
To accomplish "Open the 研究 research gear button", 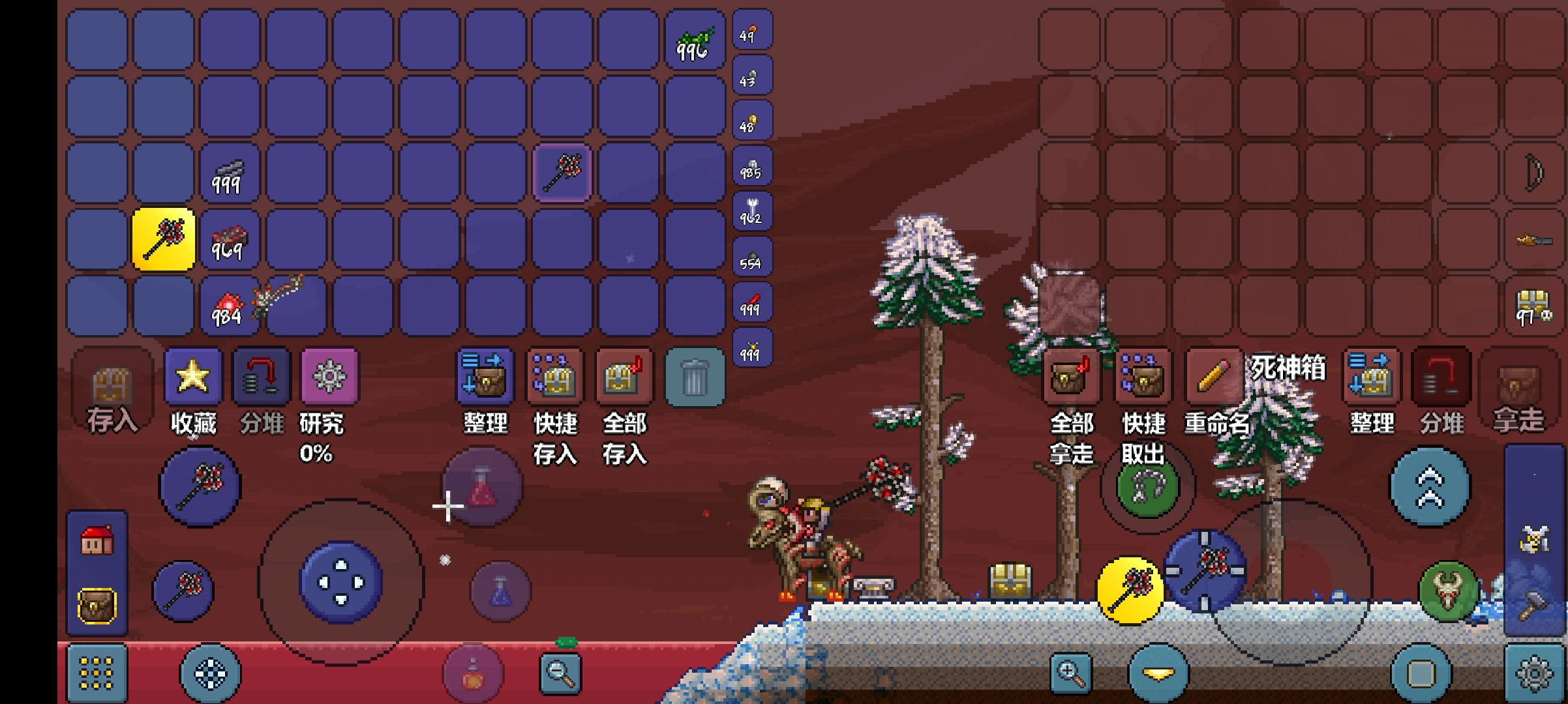I will (x=329, y=376).
